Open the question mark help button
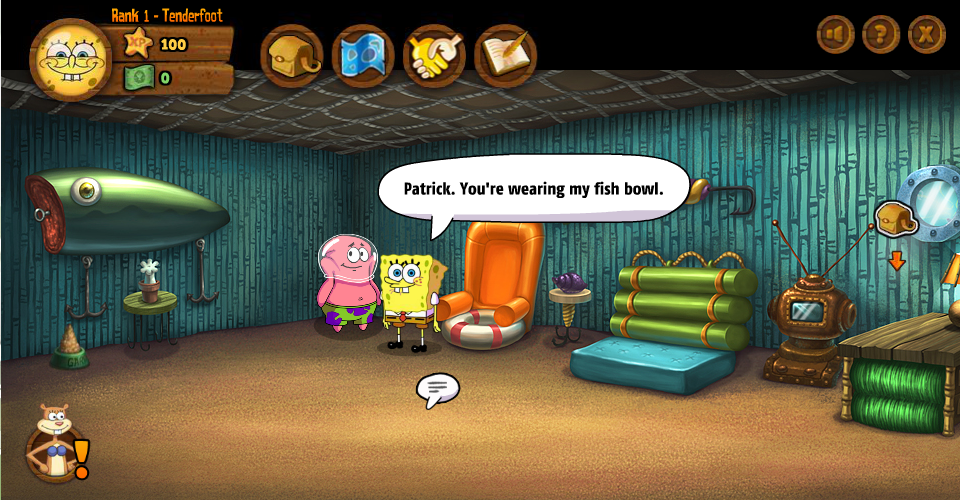The height and width of the screenshot is (500, 960). (881, 35)
